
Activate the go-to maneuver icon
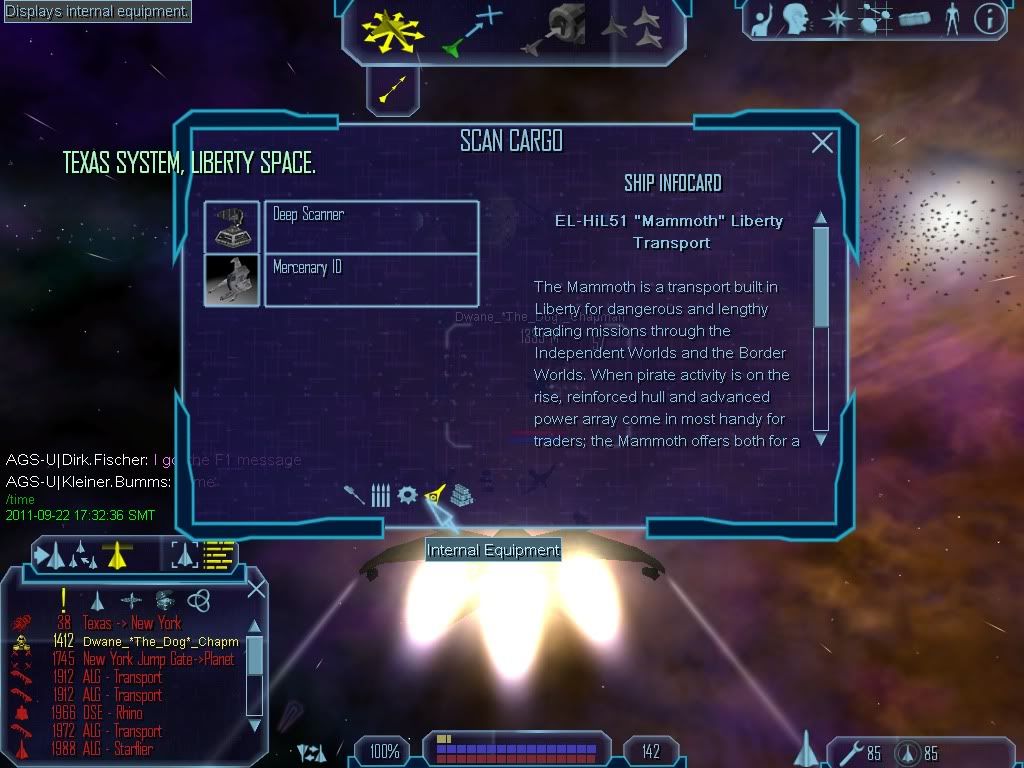472,30
